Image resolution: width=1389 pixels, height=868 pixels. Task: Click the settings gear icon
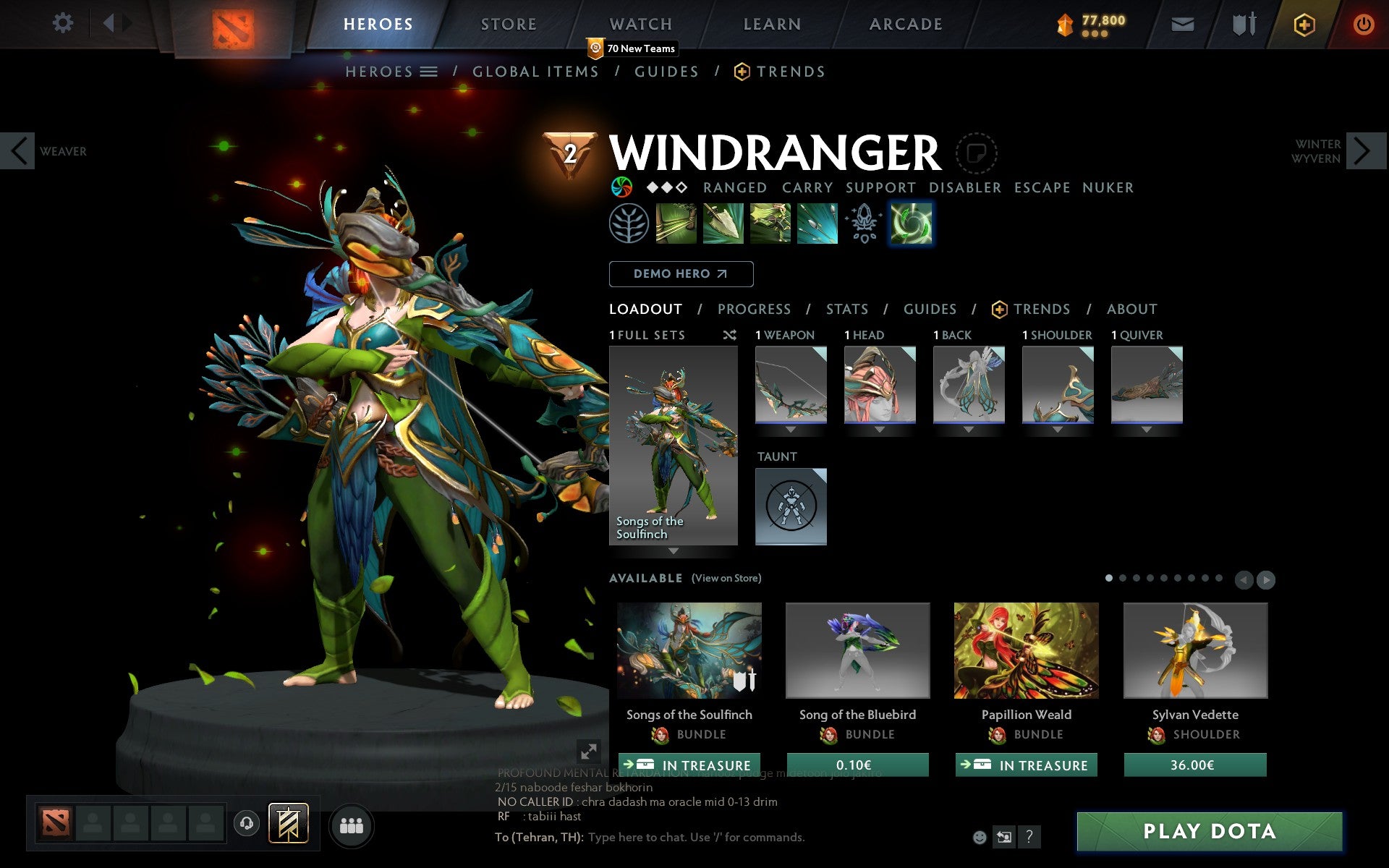(64, 23)
